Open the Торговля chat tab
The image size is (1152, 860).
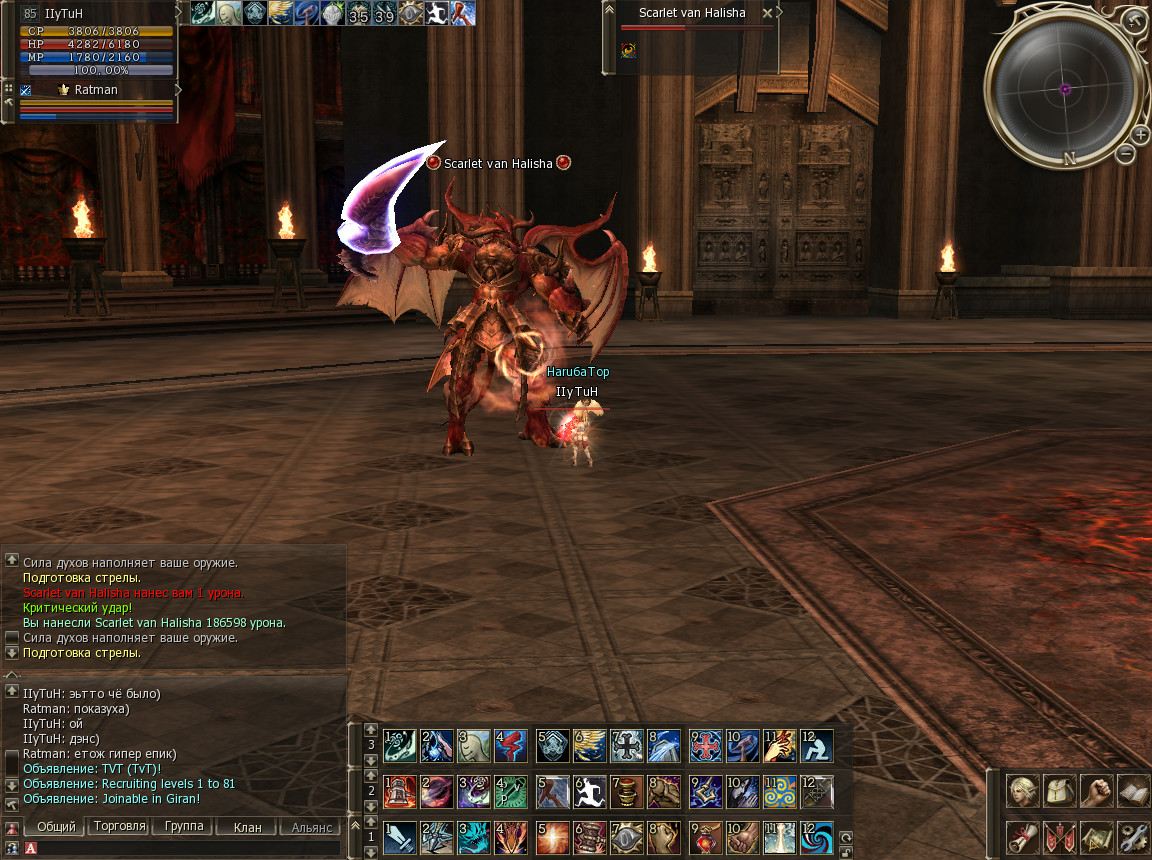[x=120, y=827]
